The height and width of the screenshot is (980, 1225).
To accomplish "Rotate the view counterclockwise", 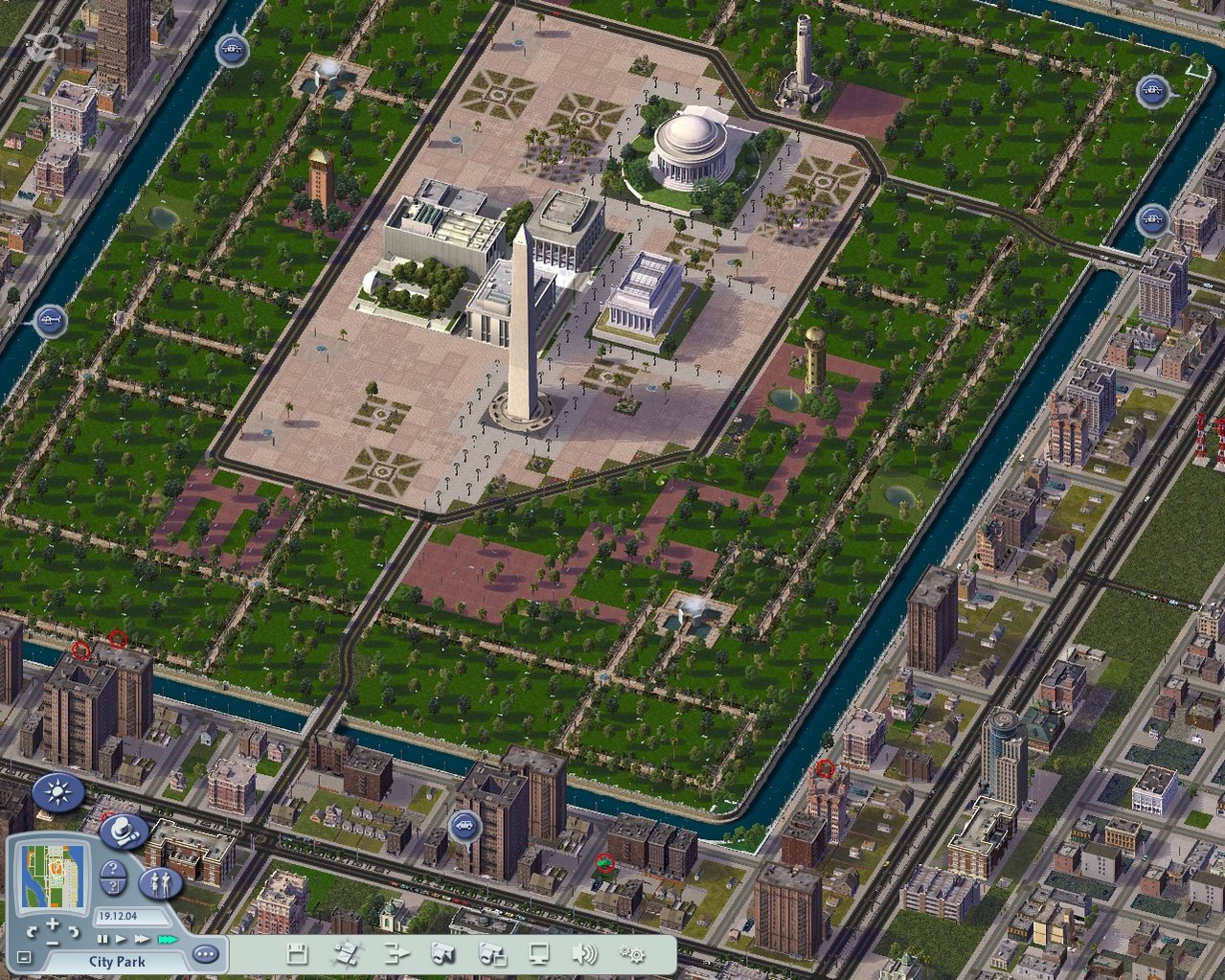I will click(x=32, y=931).
